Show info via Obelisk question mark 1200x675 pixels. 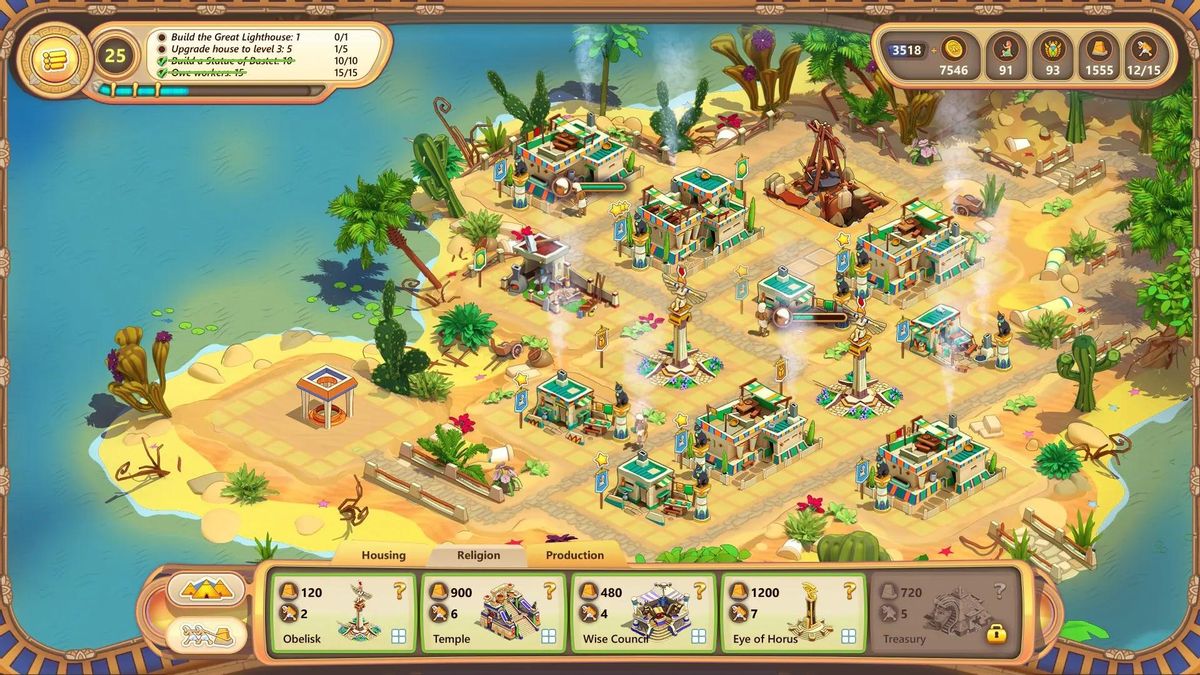(398, 591)
